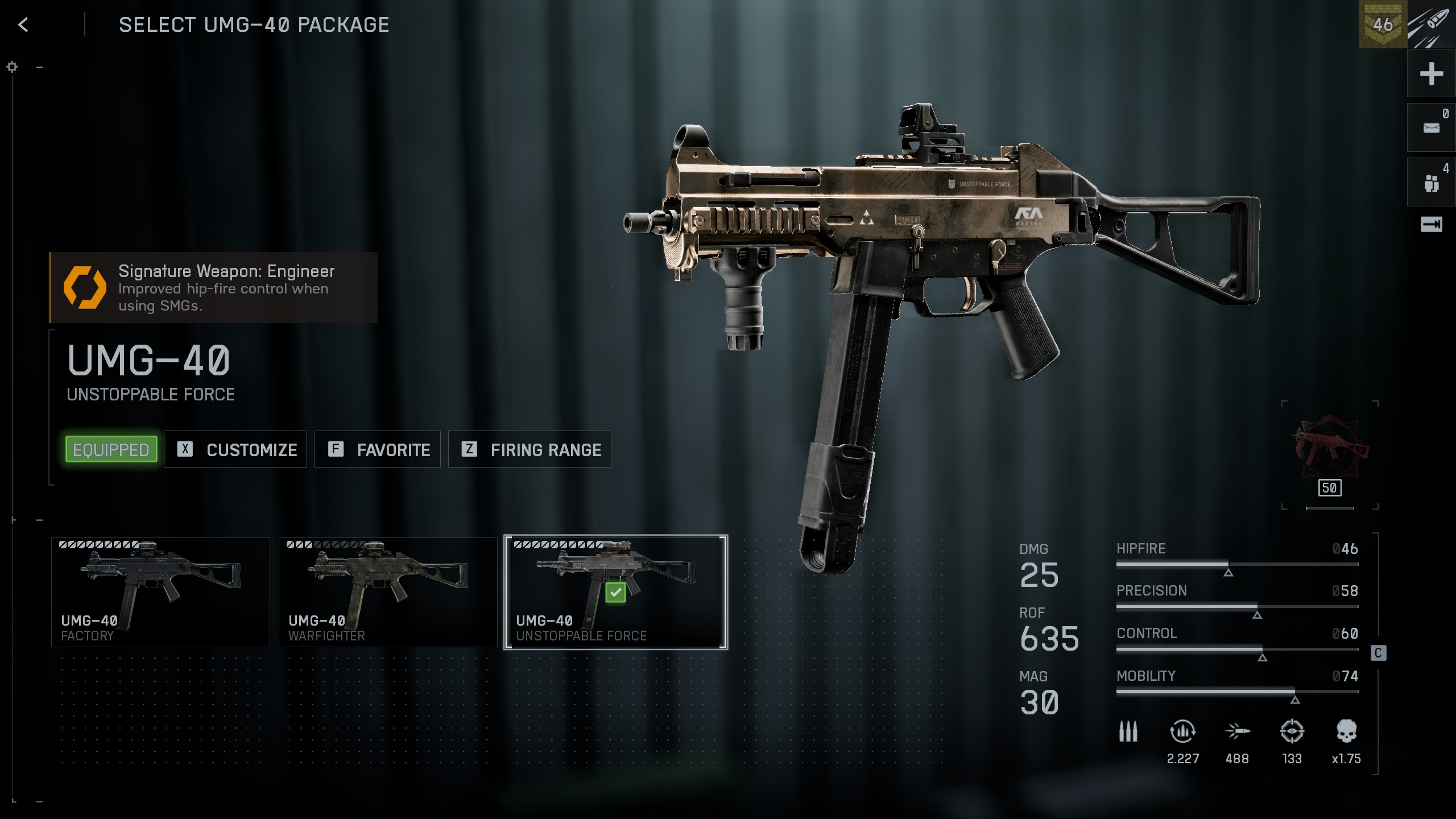Click the green Equipped button
Screen dimensions: 1456x819
111,449
